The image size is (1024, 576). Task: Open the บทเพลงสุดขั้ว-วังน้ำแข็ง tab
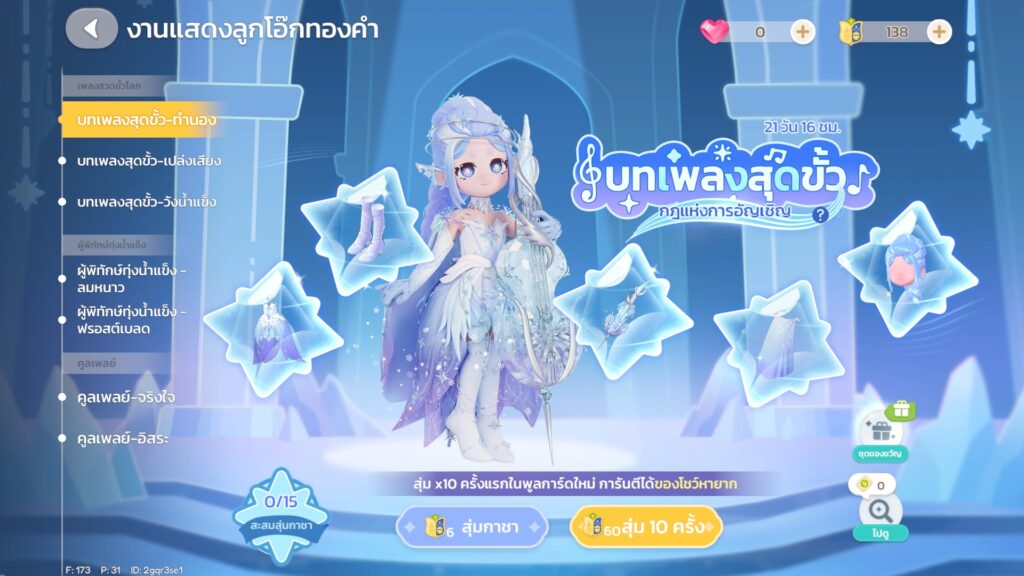click(146, 202)
